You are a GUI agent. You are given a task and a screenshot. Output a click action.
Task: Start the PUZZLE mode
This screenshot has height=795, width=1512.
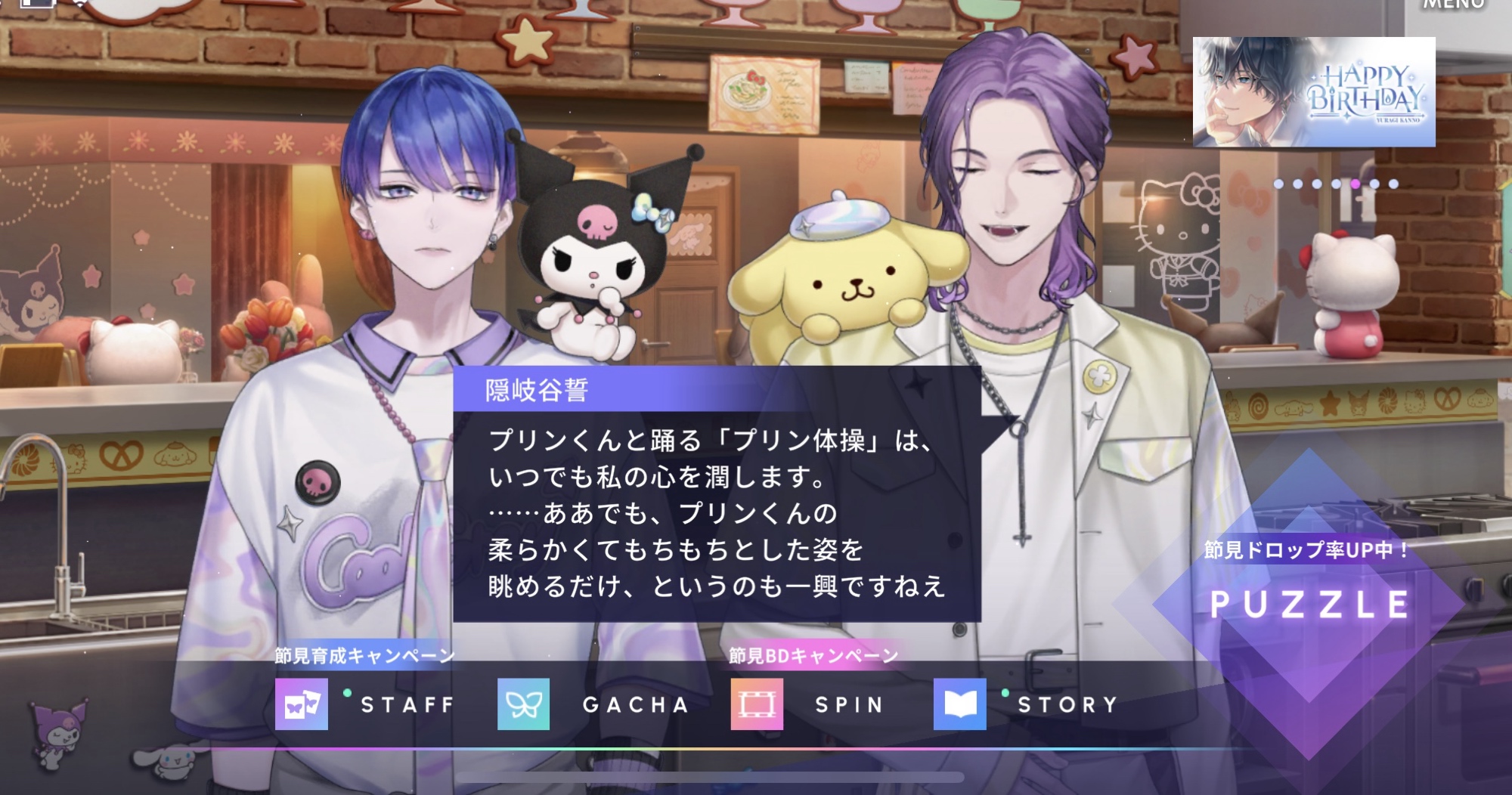point(1309,604)
